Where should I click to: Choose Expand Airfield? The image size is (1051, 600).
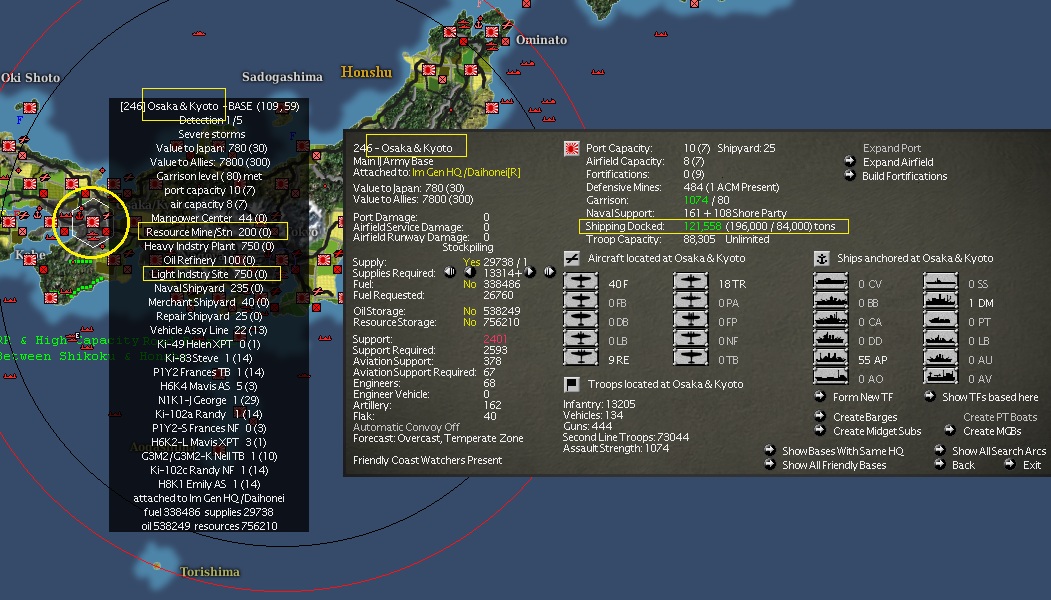[897, 162]
